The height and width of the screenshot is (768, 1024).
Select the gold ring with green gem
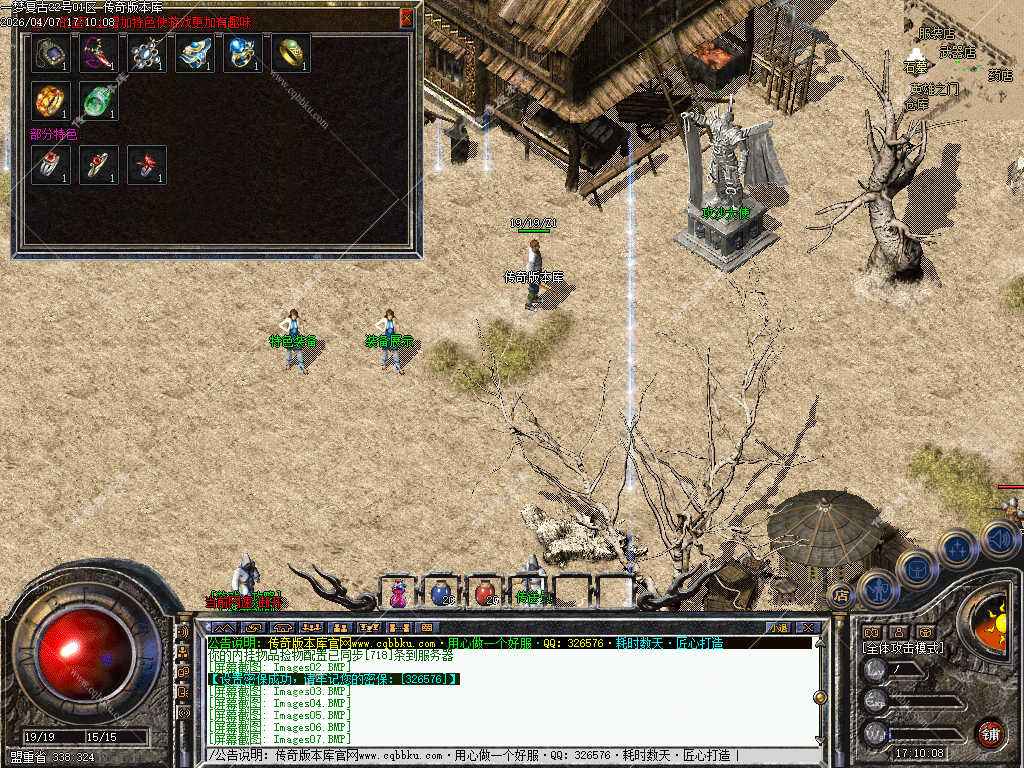[291, 53]
